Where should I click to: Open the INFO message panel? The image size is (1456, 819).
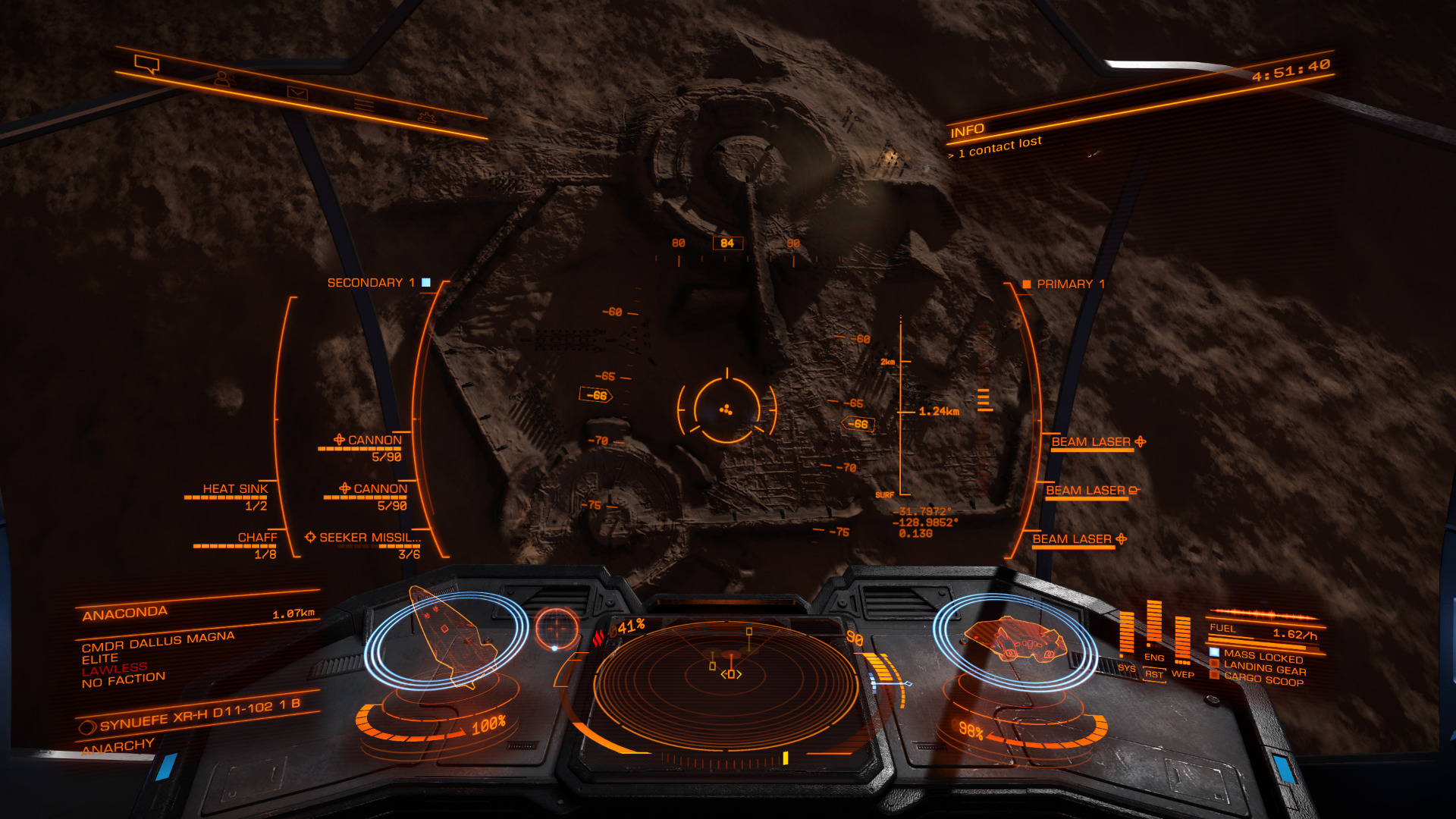point(968,131)
